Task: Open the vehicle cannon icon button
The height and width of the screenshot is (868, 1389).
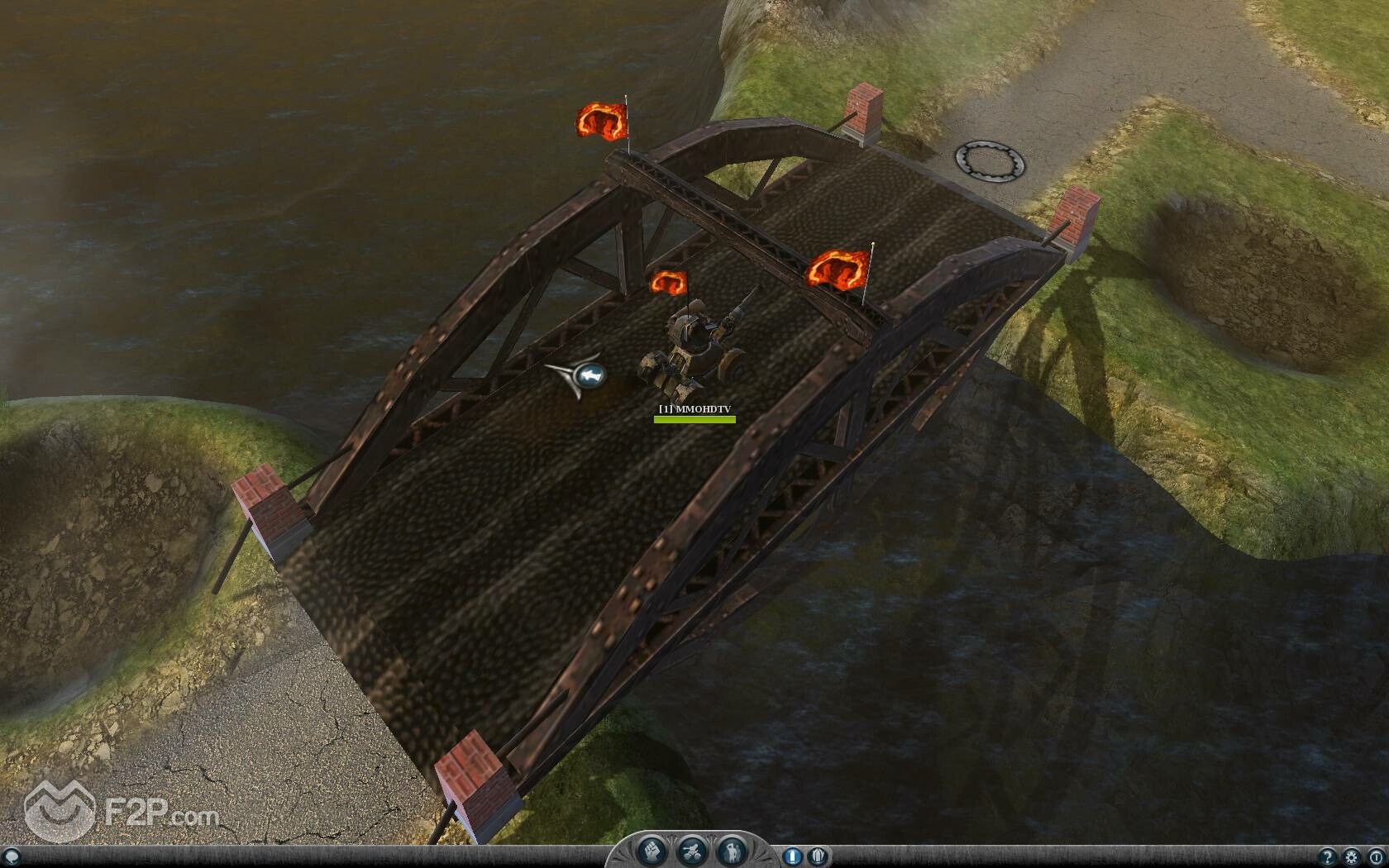Action: 691,851
